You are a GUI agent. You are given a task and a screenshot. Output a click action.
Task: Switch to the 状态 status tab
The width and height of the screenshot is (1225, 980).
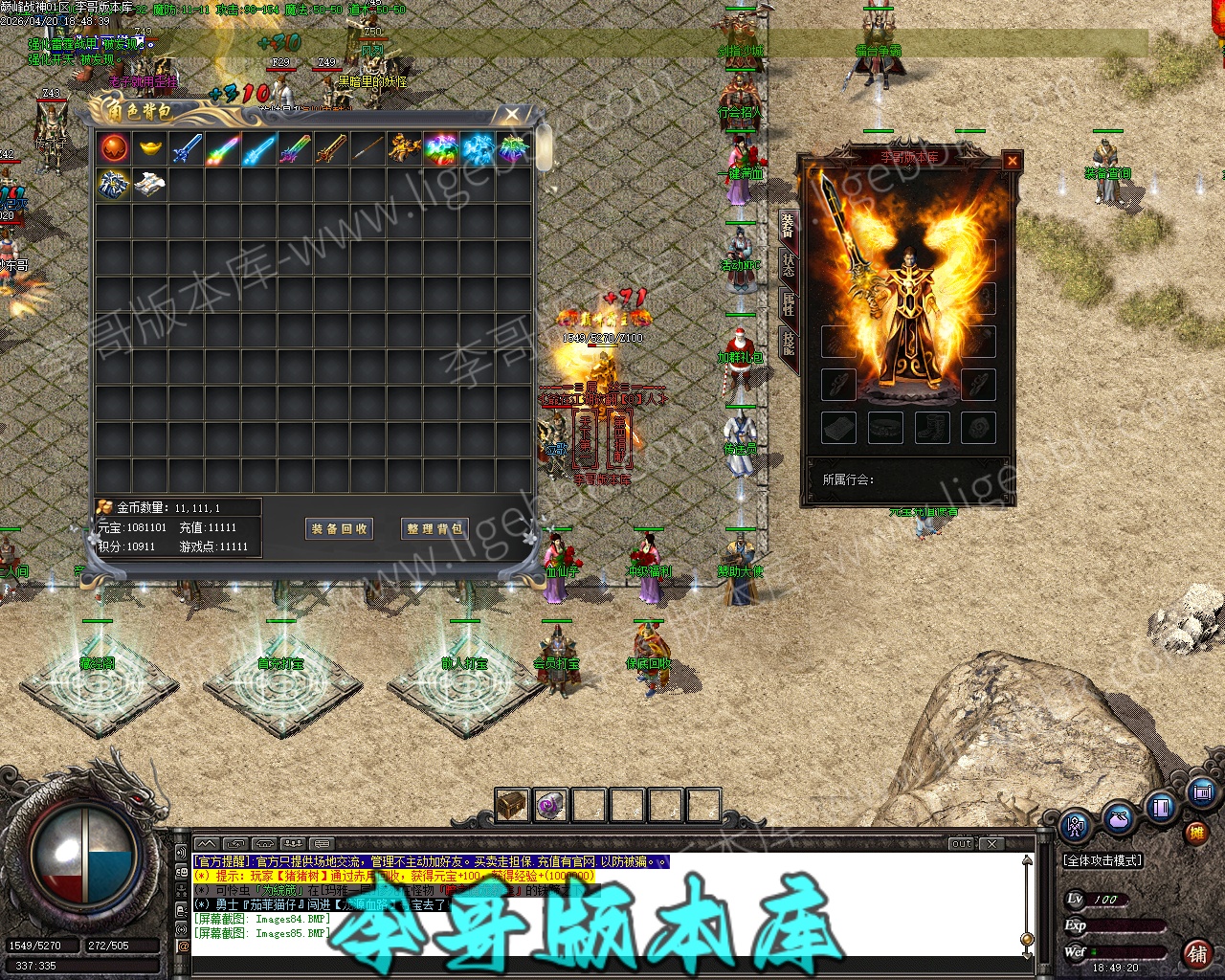[789, 263]
